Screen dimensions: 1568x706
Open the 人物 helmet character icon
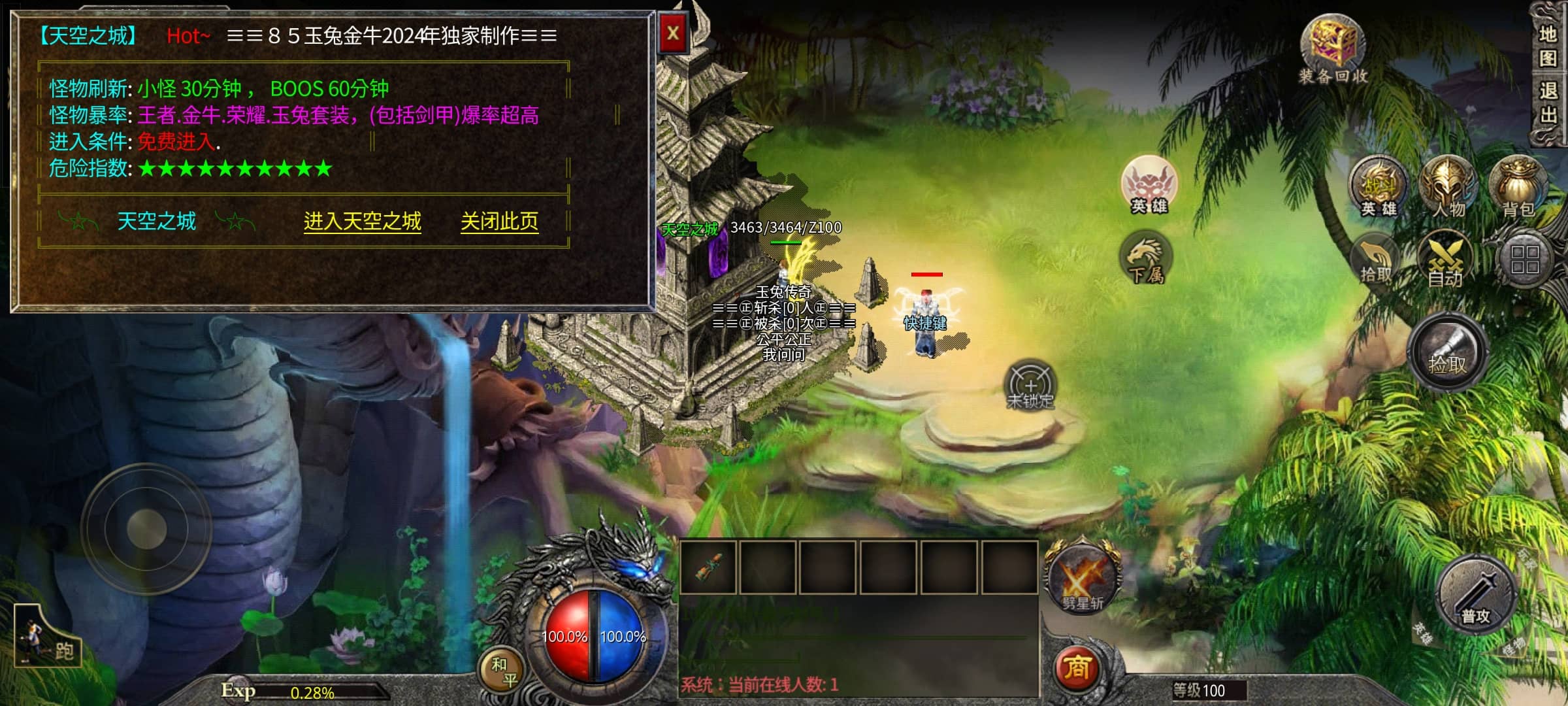point(1448,186)
